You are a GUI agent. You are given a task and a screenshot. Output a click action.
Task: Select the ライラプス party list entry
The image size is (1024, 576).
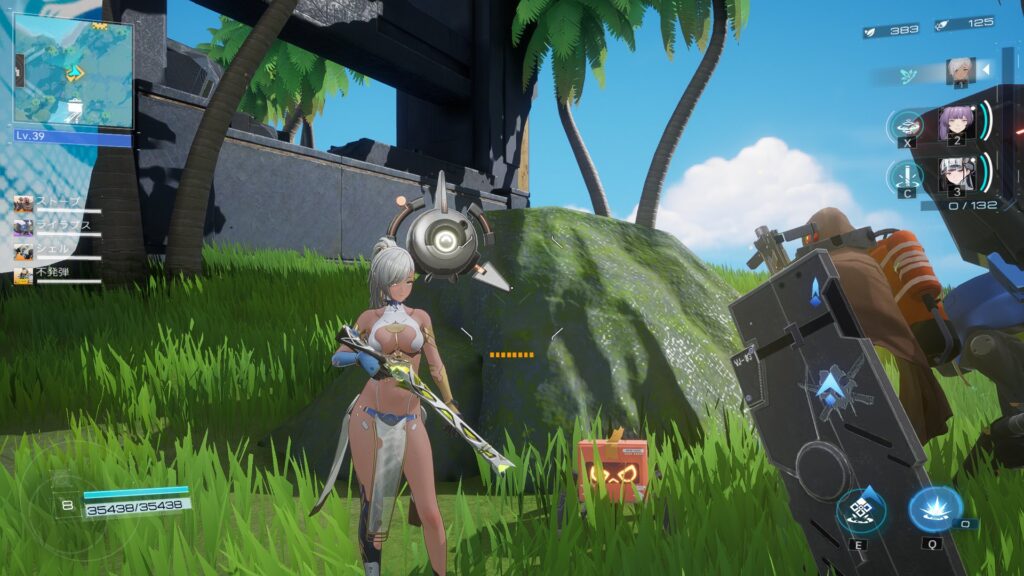(x=58, y=226)
